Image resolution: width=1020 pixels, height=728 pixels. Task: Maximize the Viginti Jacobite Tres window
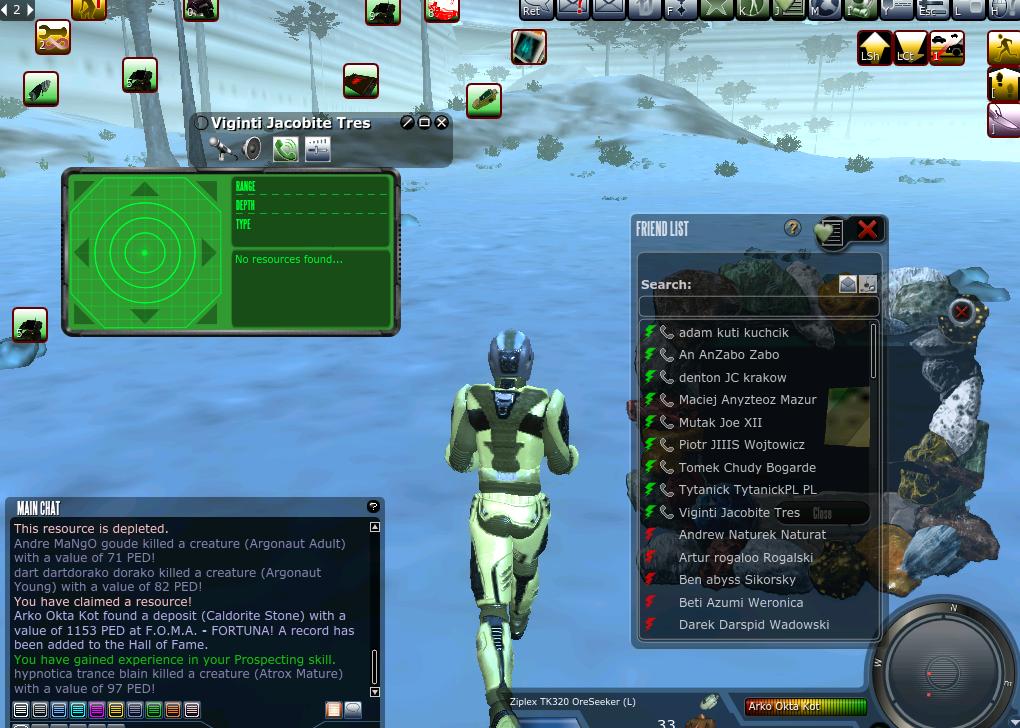[x=424, y=122]
